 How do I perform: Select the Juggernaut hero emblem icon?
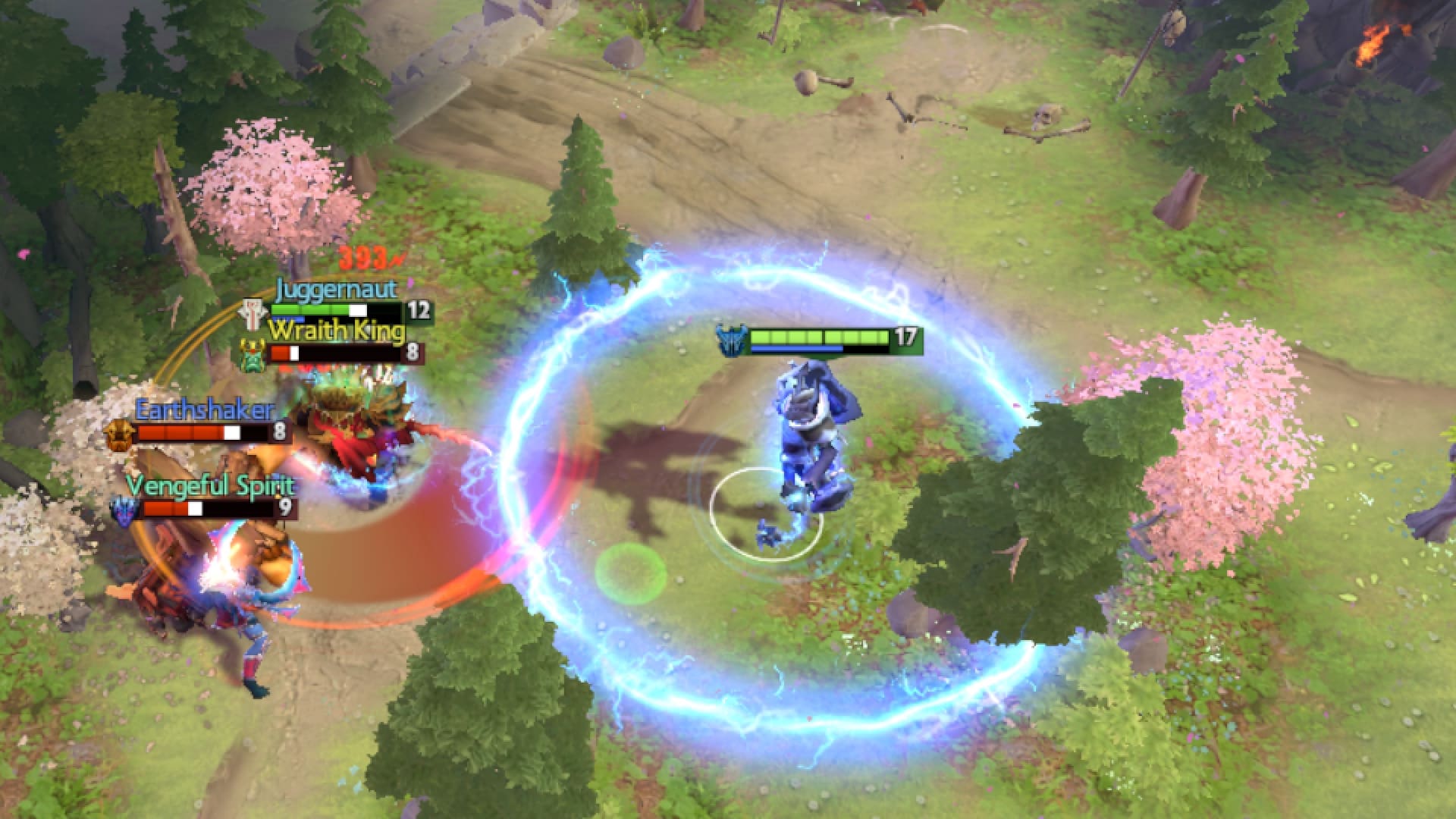click(253, 309)
